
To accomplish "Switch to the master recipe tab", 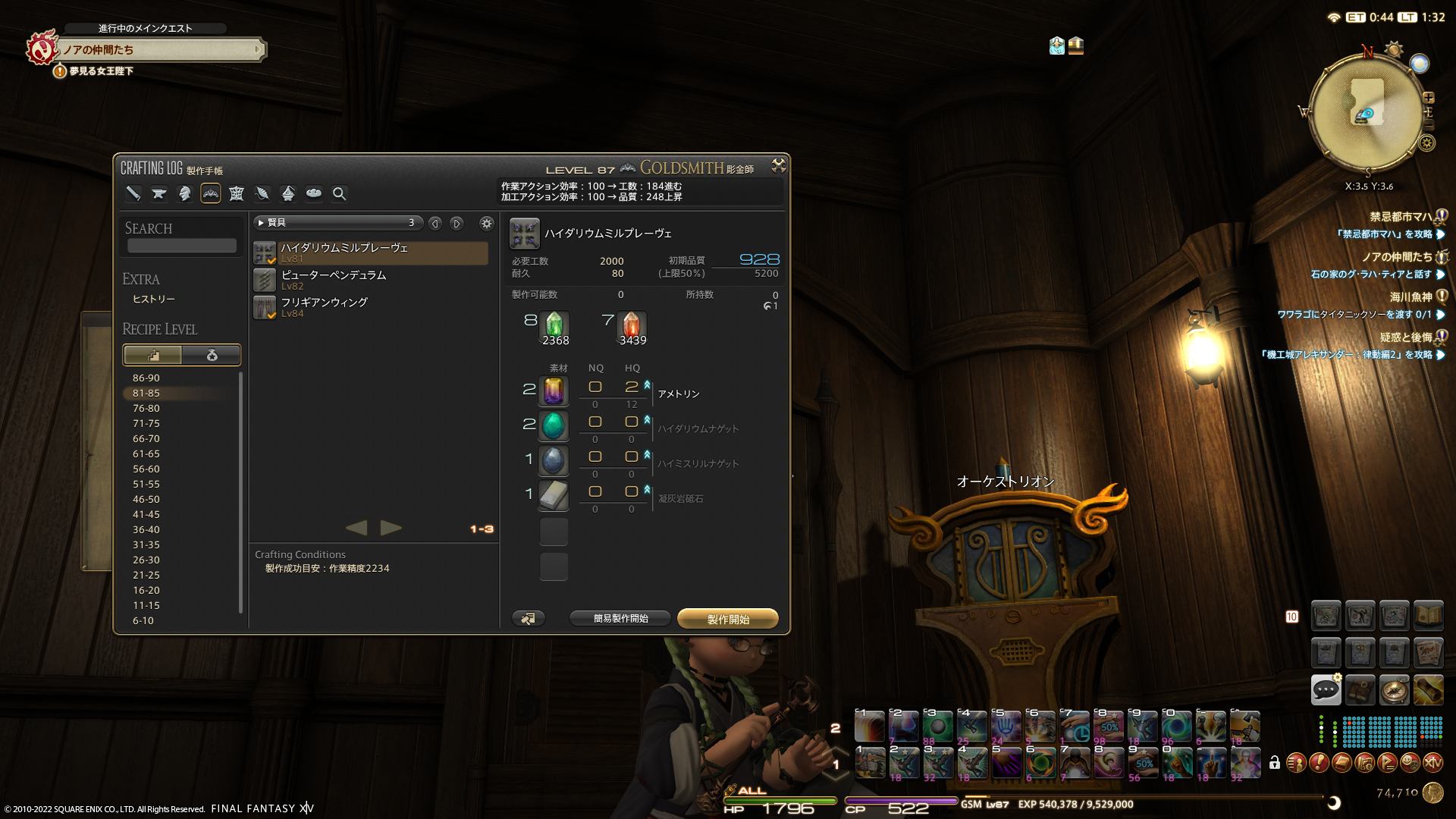I will tap(212, 355).
